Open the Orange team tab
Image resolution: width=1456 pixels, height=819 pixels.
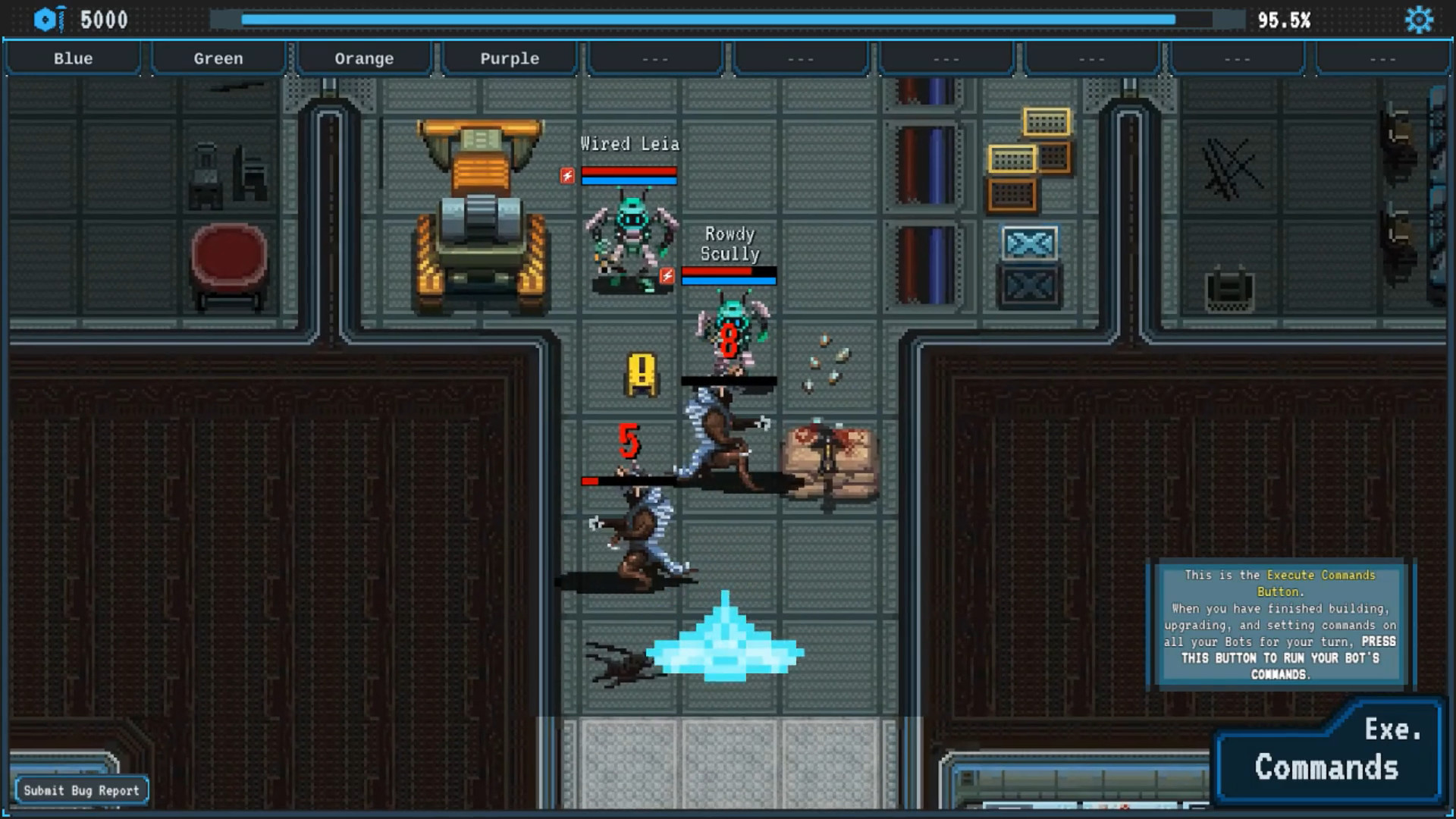(364, 58)
